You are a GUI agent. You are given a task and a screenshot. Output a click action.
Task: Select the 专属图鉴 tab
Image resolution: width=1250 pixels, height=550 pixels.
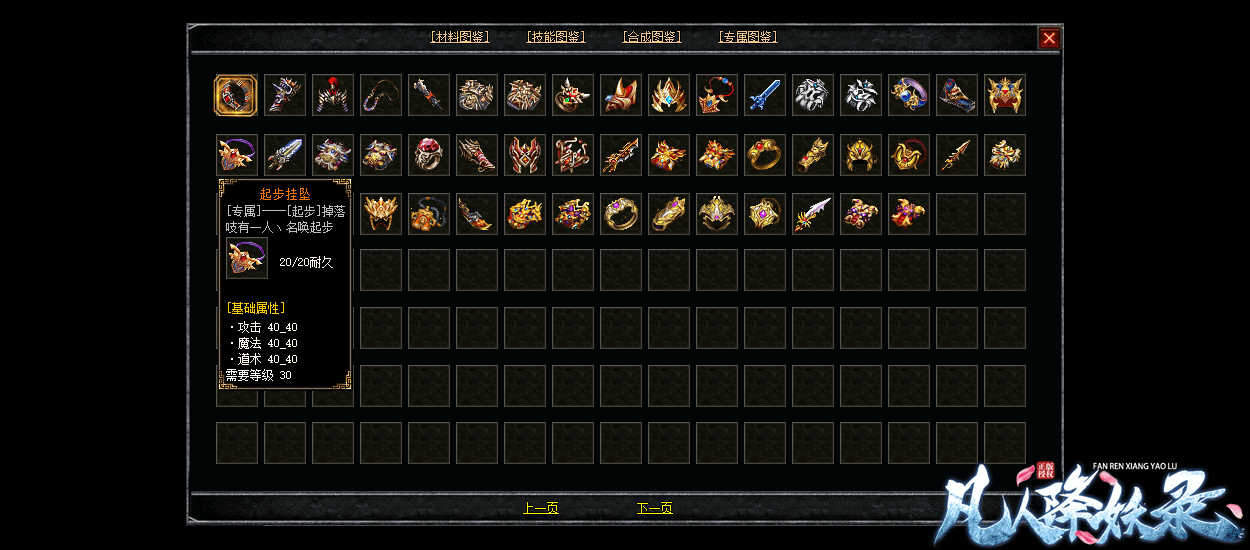click(x=747, y=37)
